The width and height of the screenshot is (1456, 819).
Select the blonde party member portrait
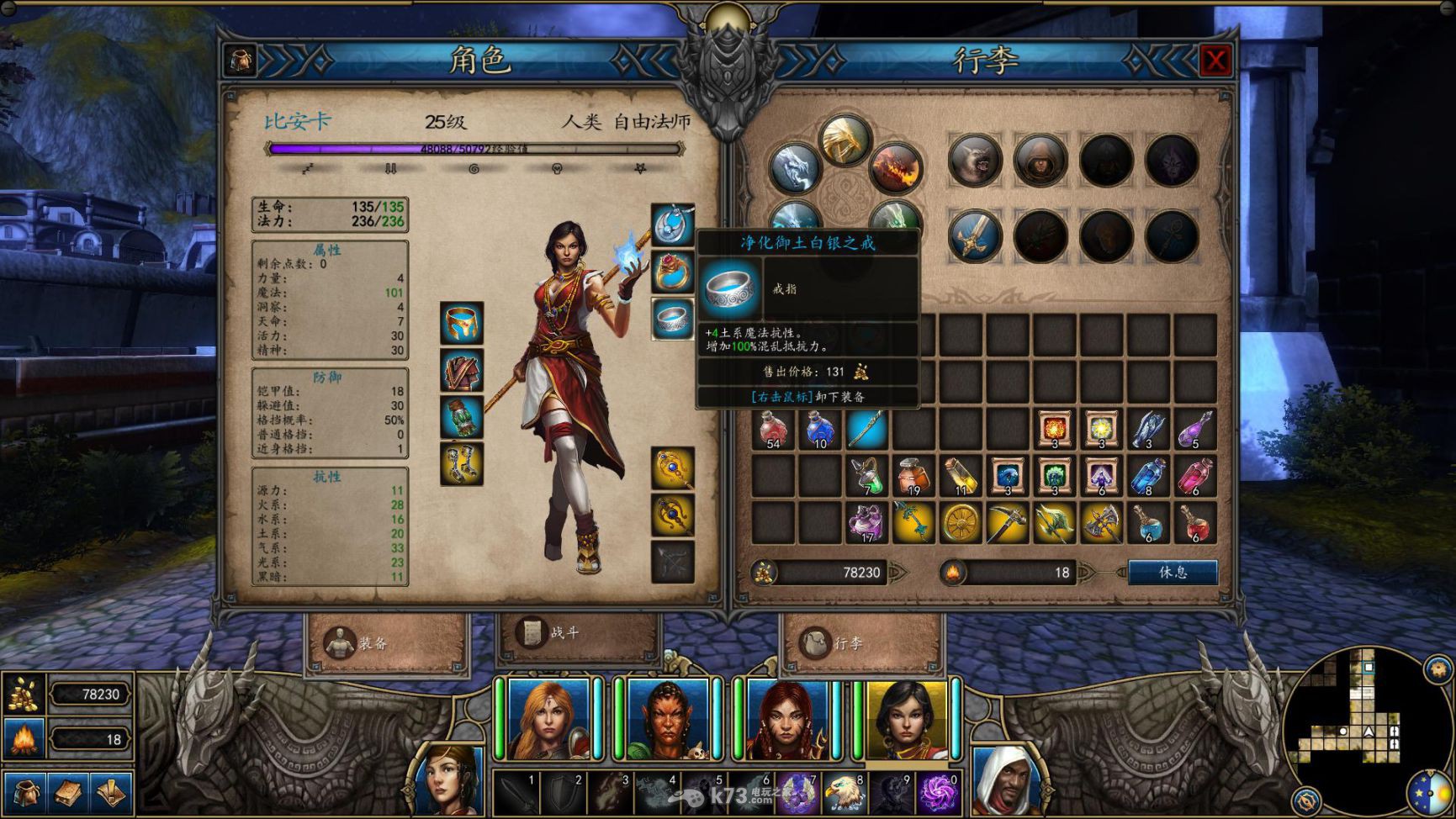[548, 720]
